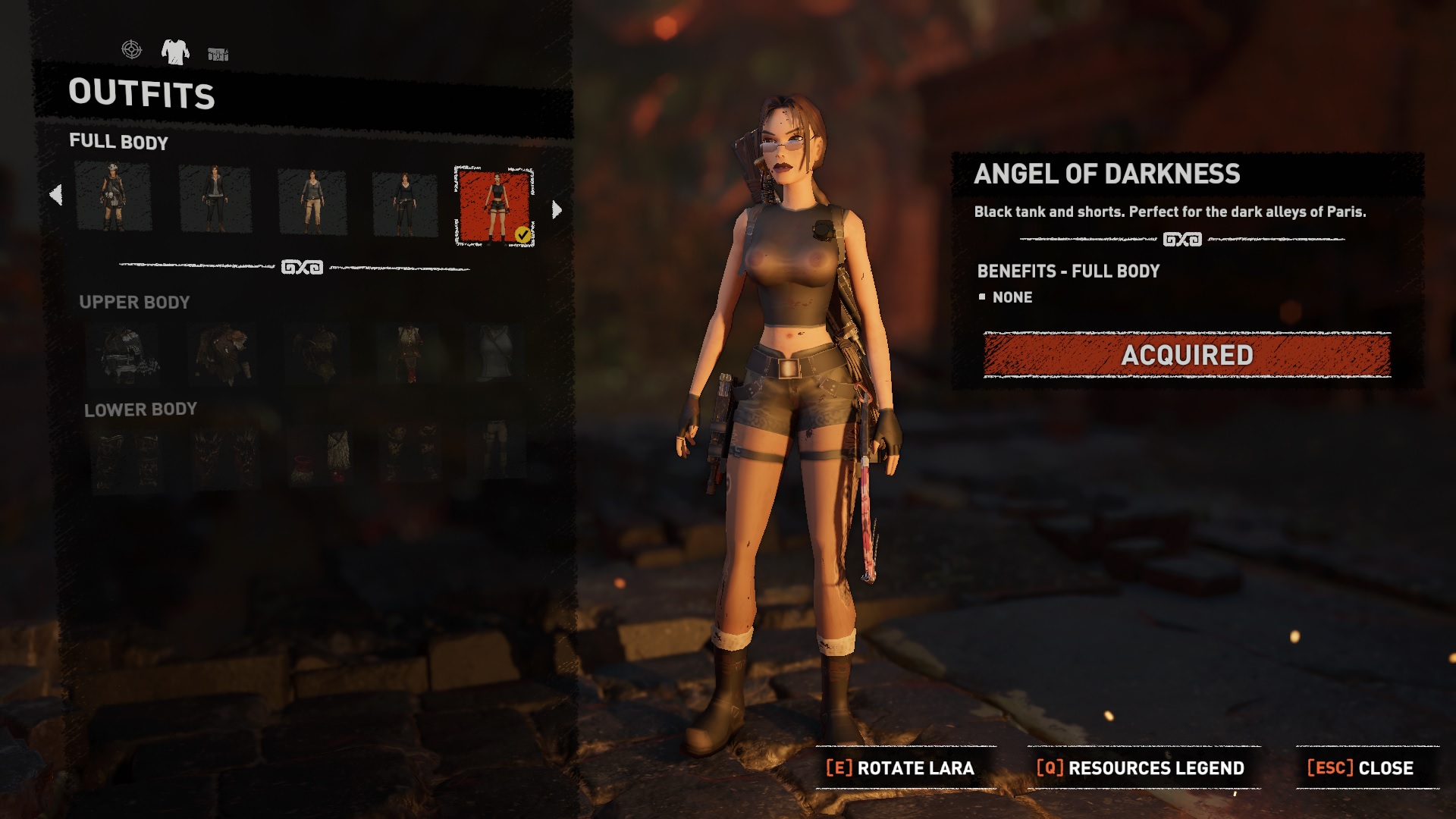Choose the red and white fringed lower body item
This screenshot has height=819, width=1456.
click(x=319, y=457)
